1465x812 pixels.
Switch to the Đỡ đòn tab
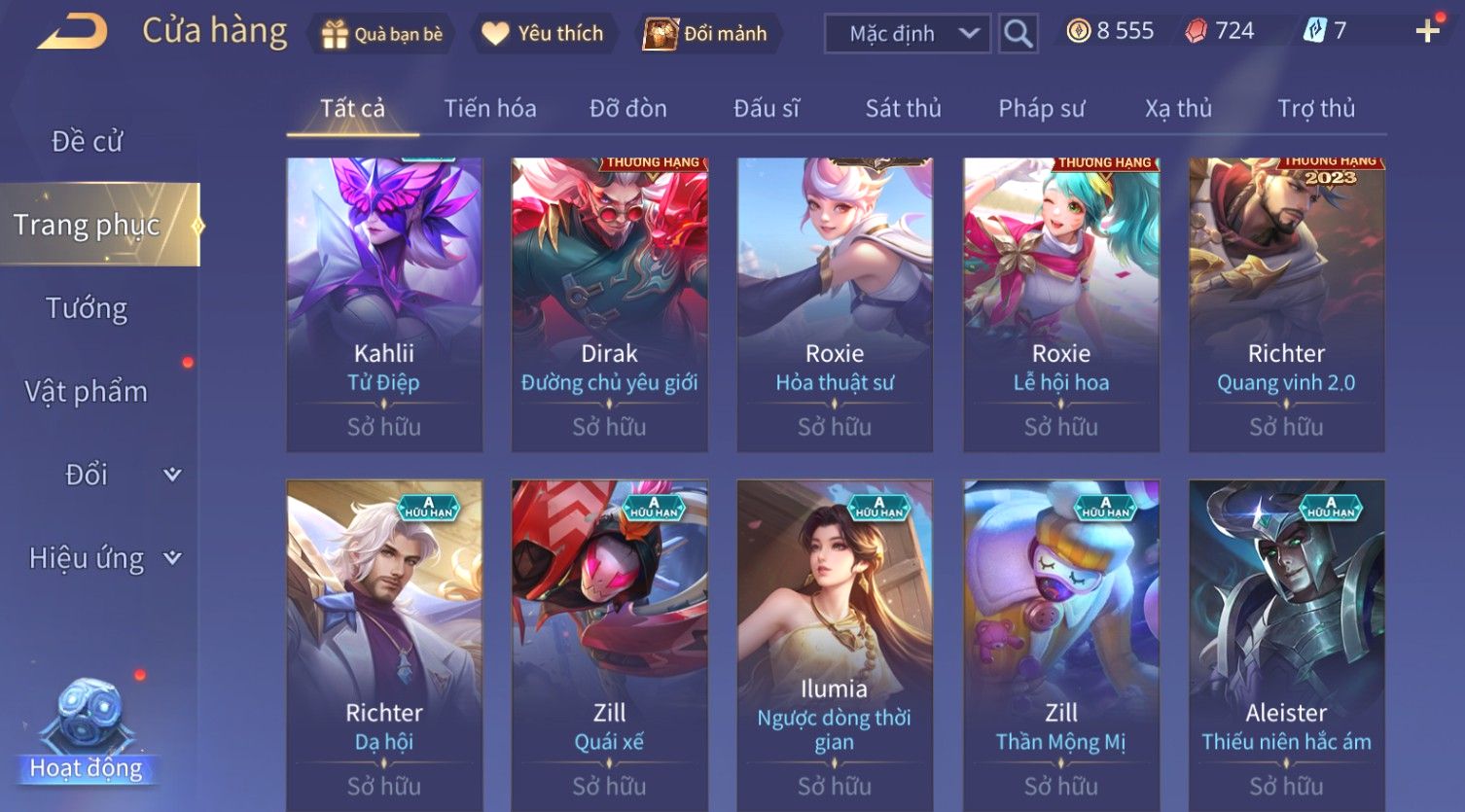pyautogui.click(x=628, y=108)
